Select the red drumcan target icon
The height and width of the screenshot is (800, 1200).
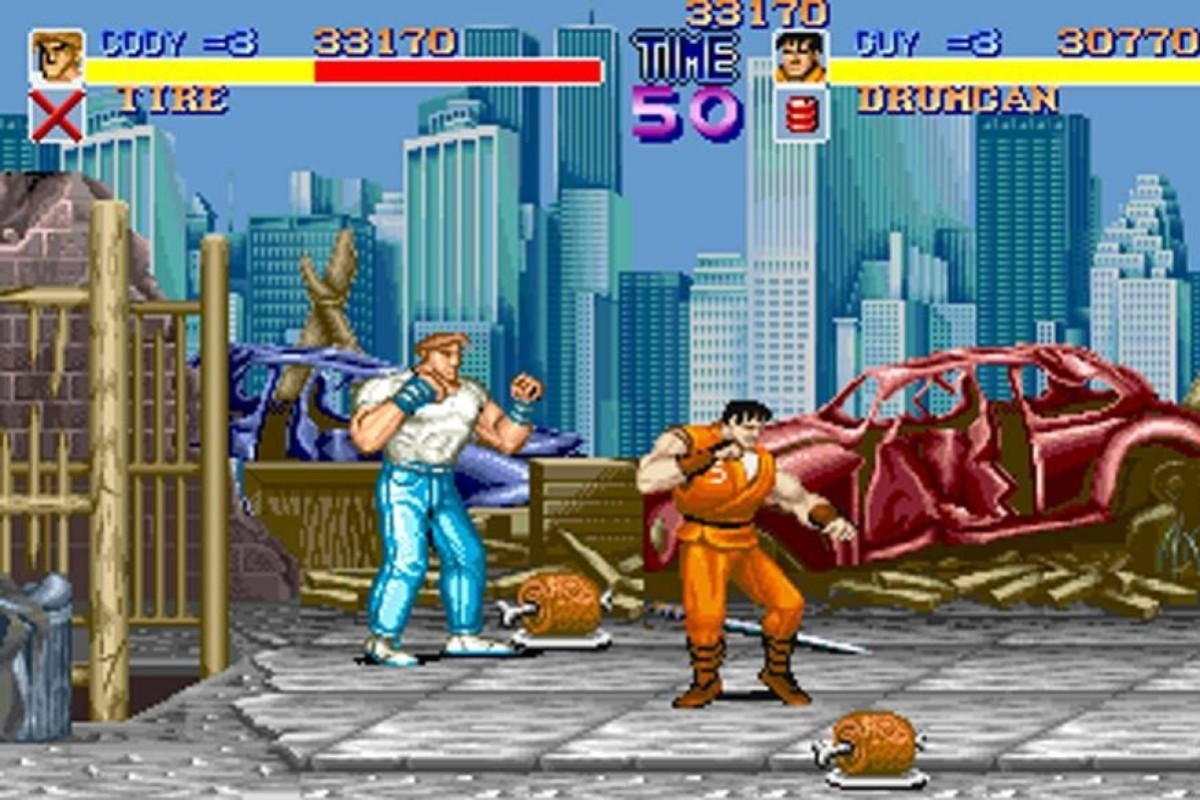(800, 115)
